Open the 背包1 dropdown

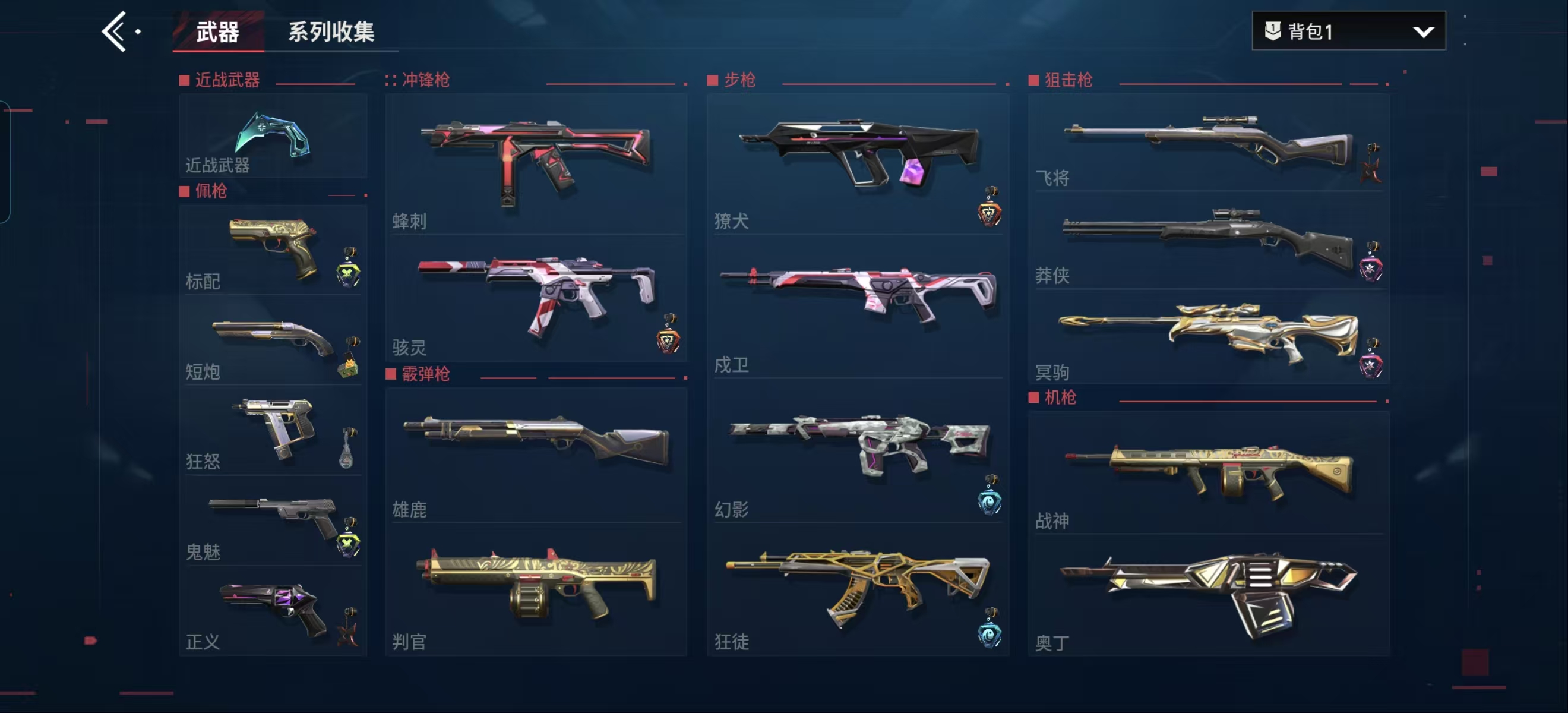pos(1348,31)
